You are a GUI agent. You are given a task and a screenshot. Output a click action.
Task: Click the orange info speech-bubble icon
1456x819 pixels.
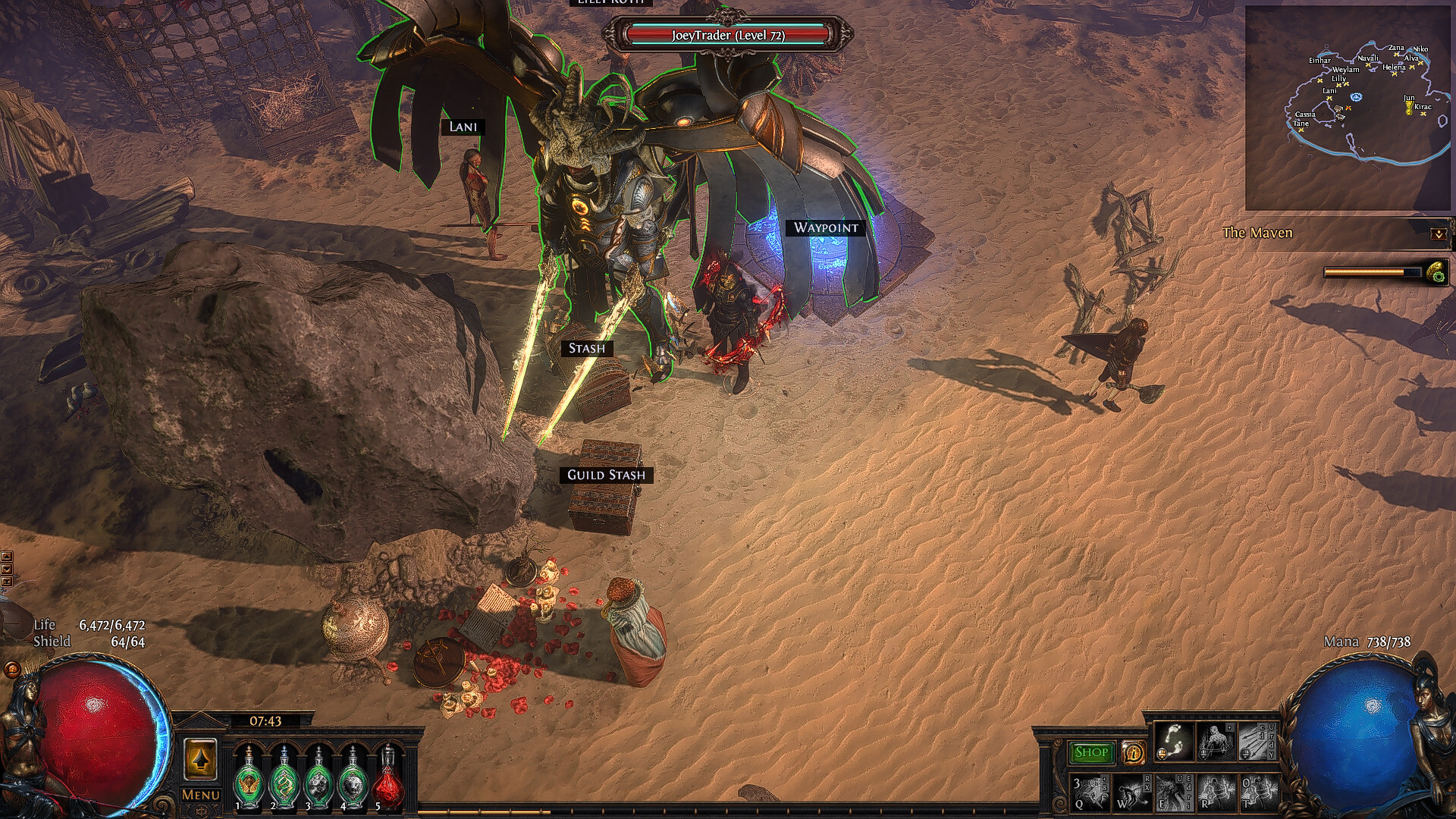tap(1133, 752)
